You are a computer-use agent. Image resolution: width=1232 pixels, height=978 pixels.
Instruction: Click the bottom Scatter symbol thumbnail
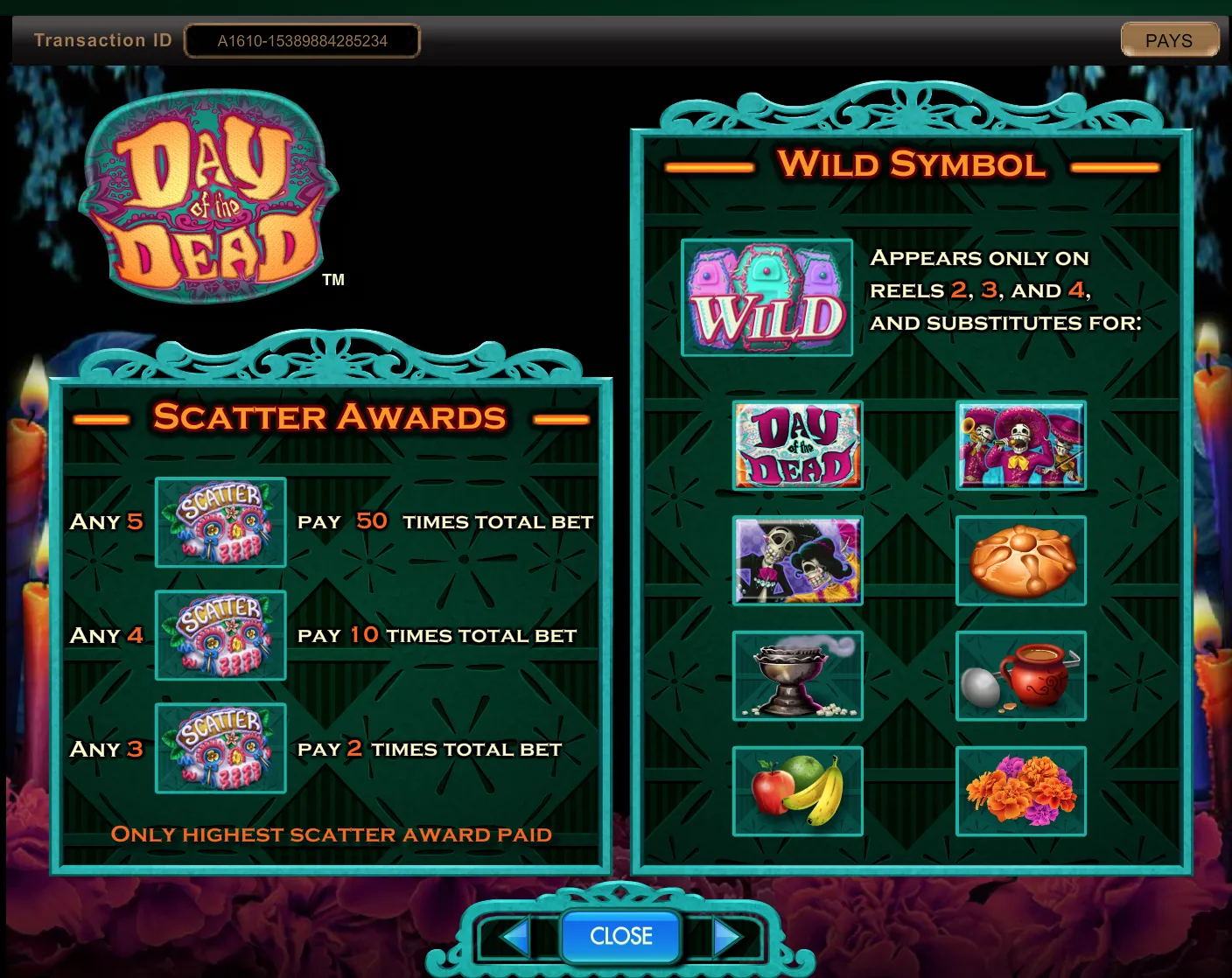(220, 749)
